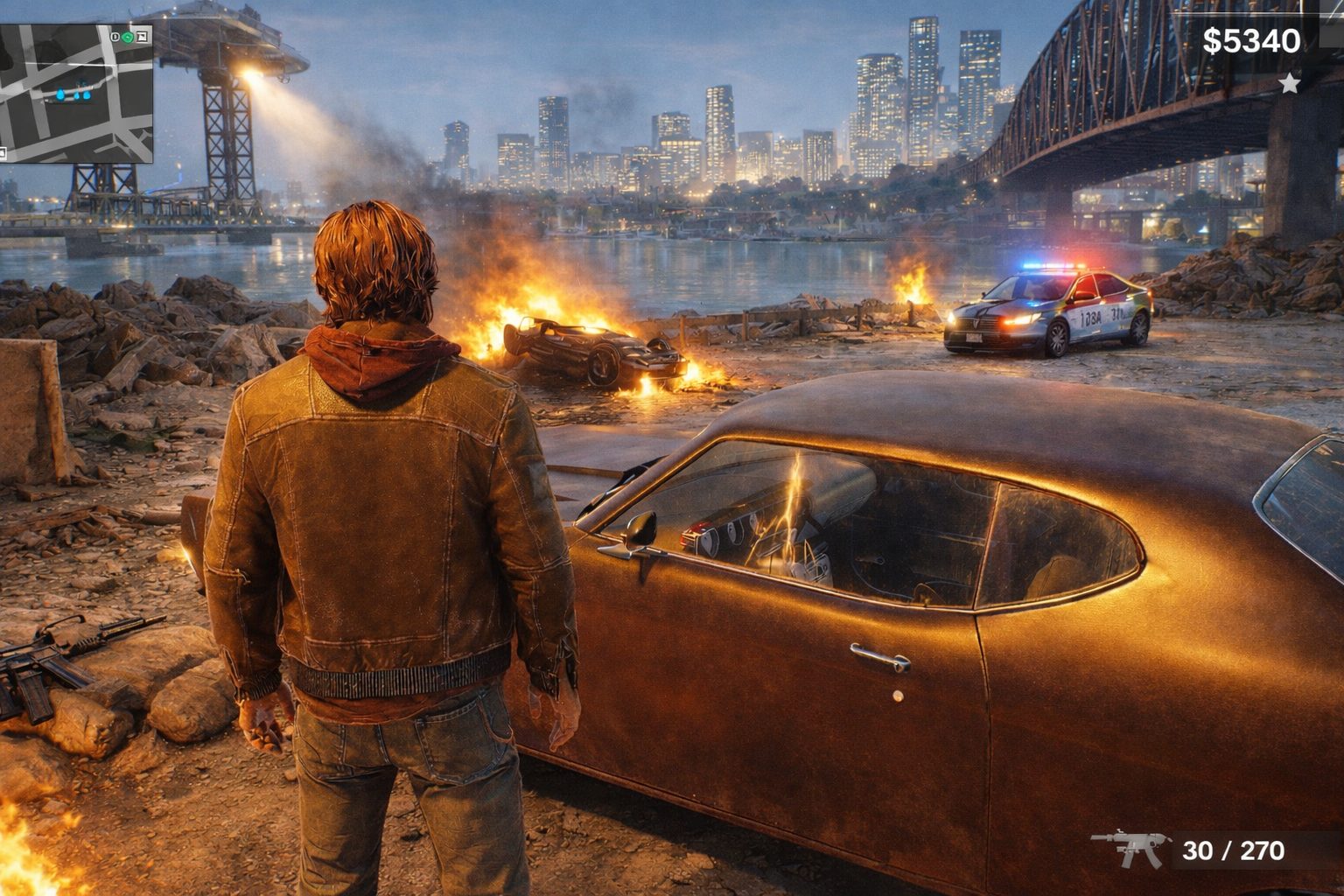
Task: Click the white square icon on the minimap
Action: click(x=143, y=36)
